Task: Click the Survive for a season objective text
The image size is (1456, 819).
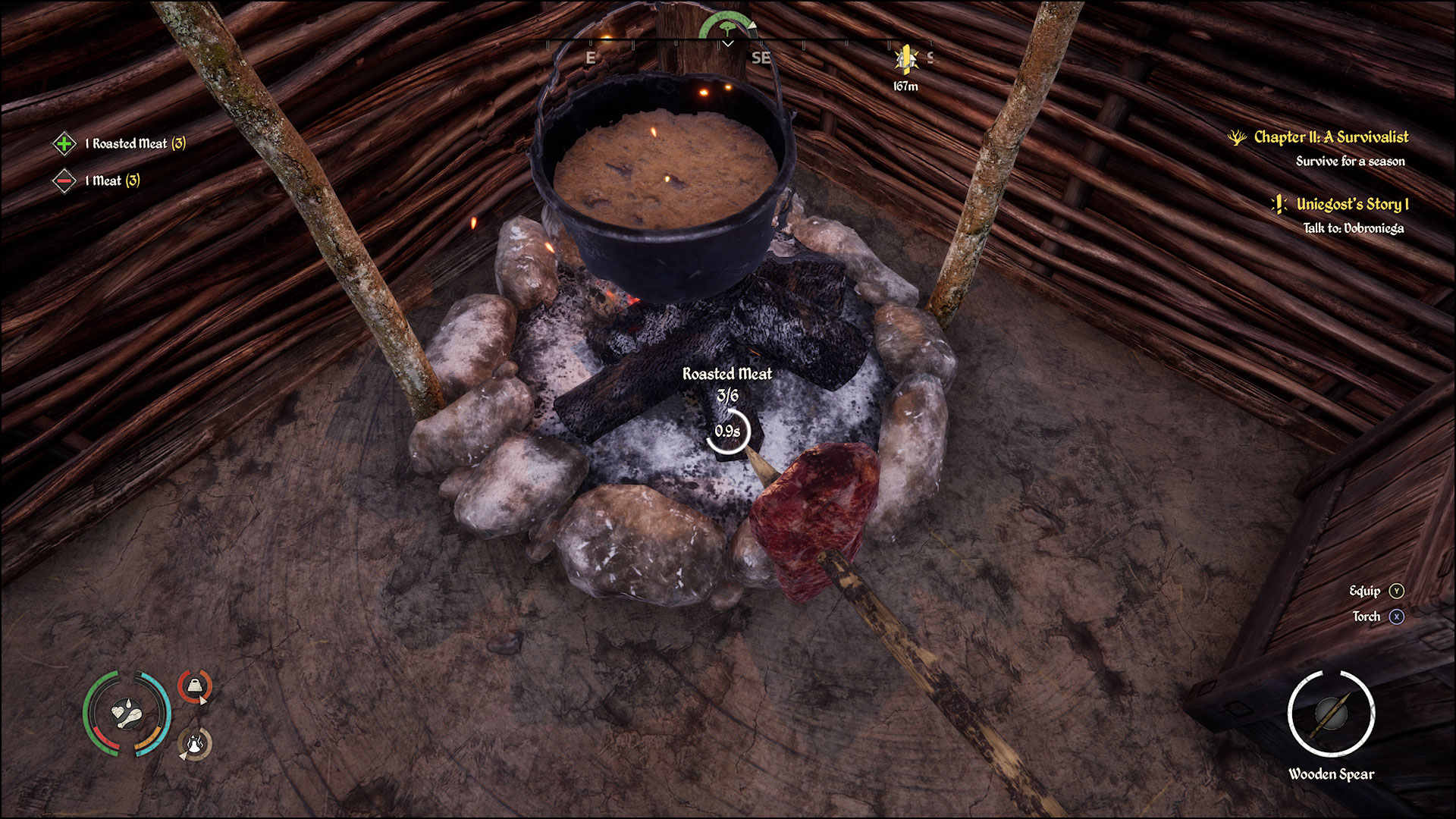Action: pyautogui.click(x=1349, y=161)
